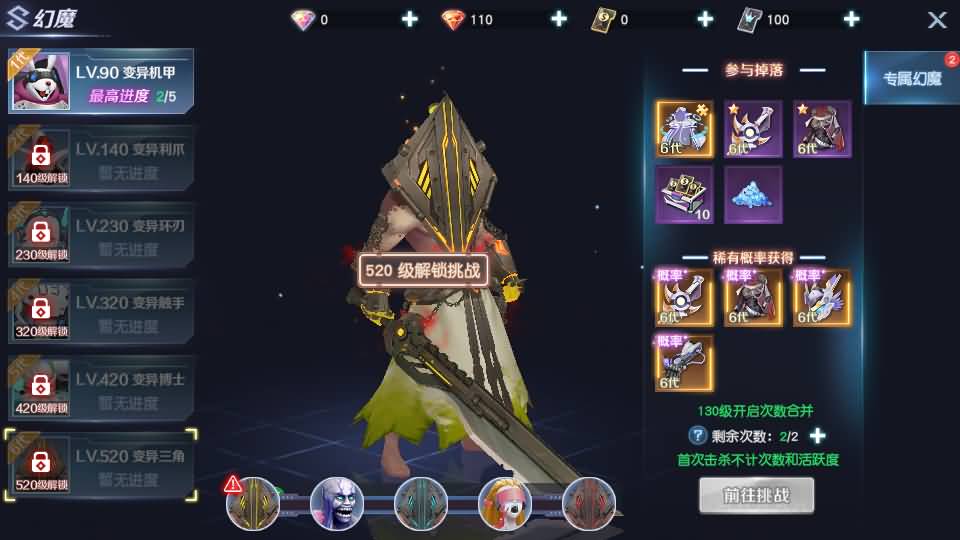This screenshot has width=960, height=540.
Task: View the blue crystal pile drop
Action: point(753,195)
